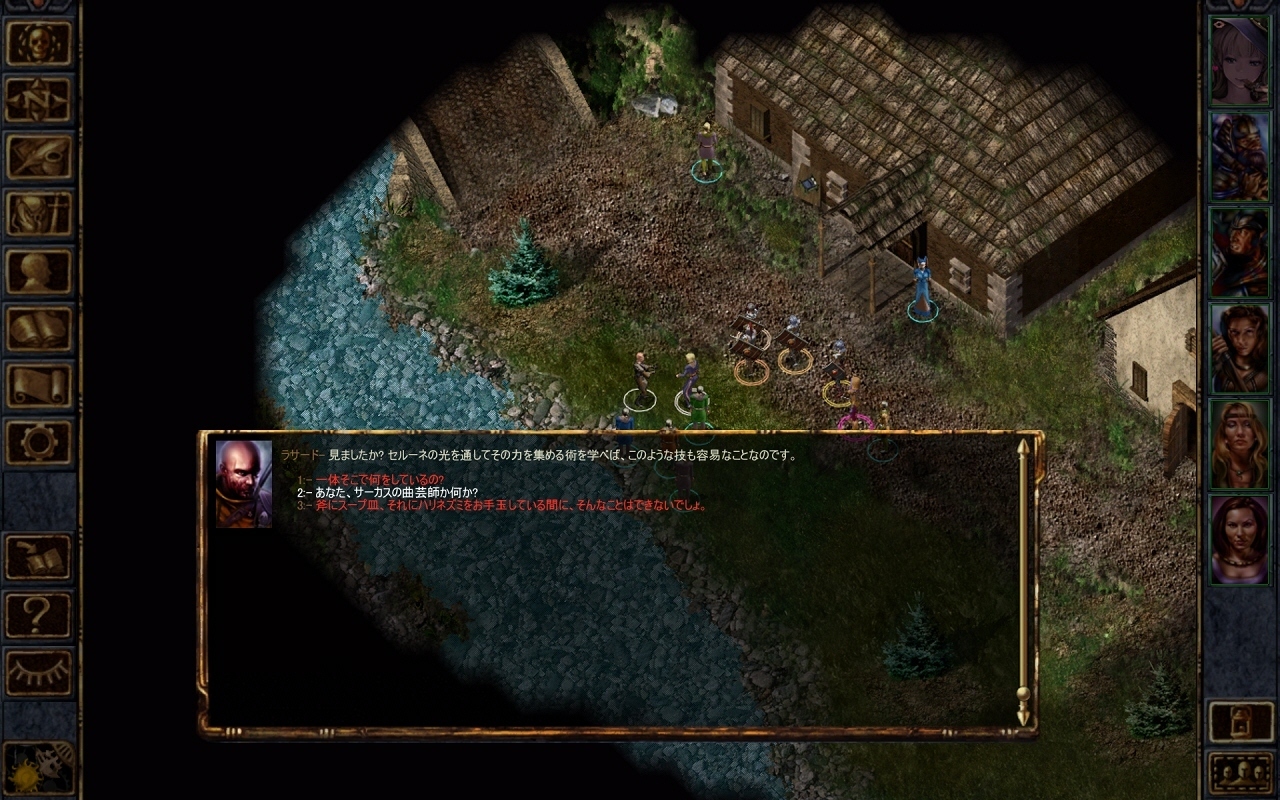Open the mage spellbook icon

(39, 328)
